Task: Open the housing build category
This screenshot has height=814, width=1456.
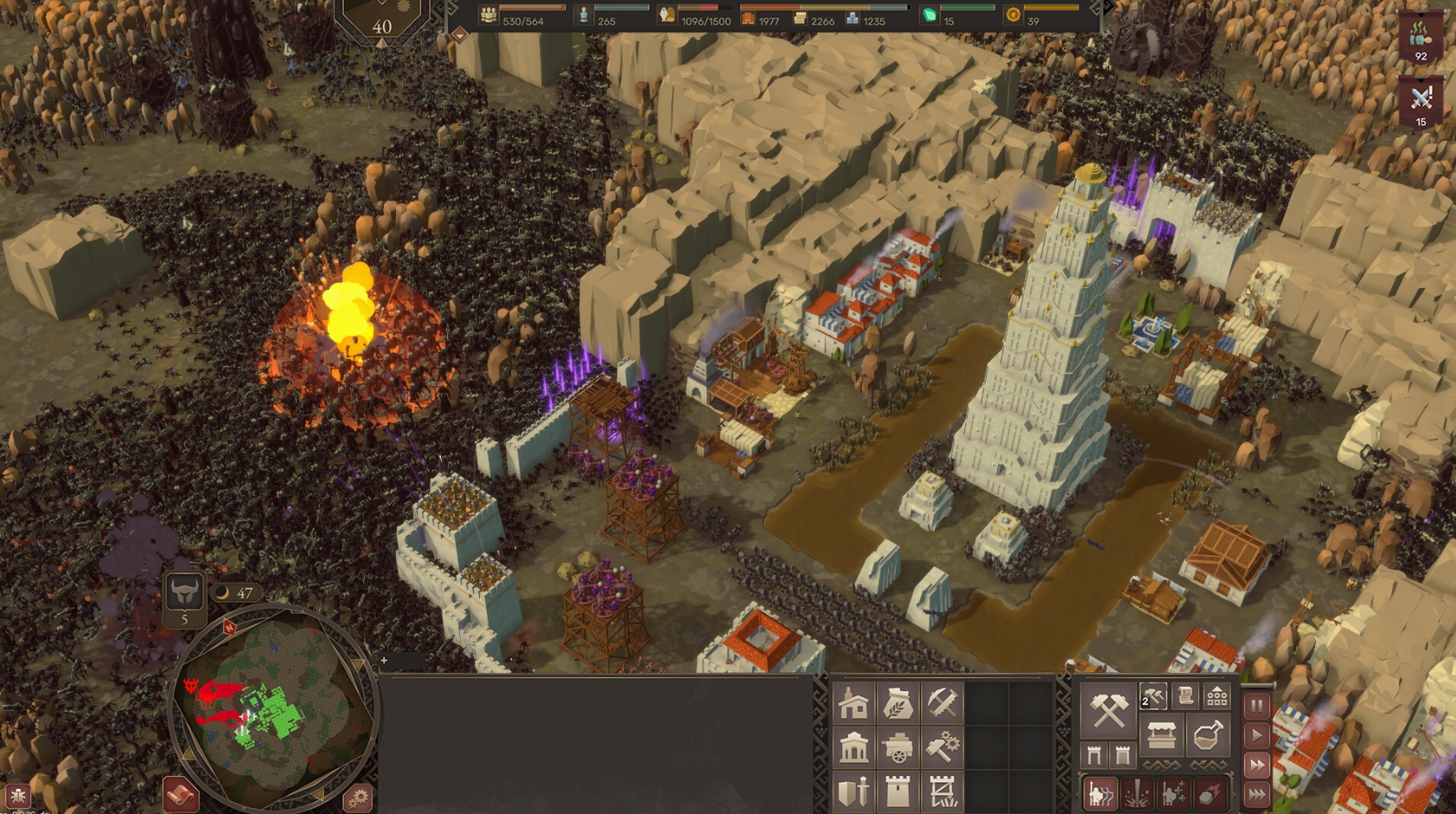Action: coord(853,703)
